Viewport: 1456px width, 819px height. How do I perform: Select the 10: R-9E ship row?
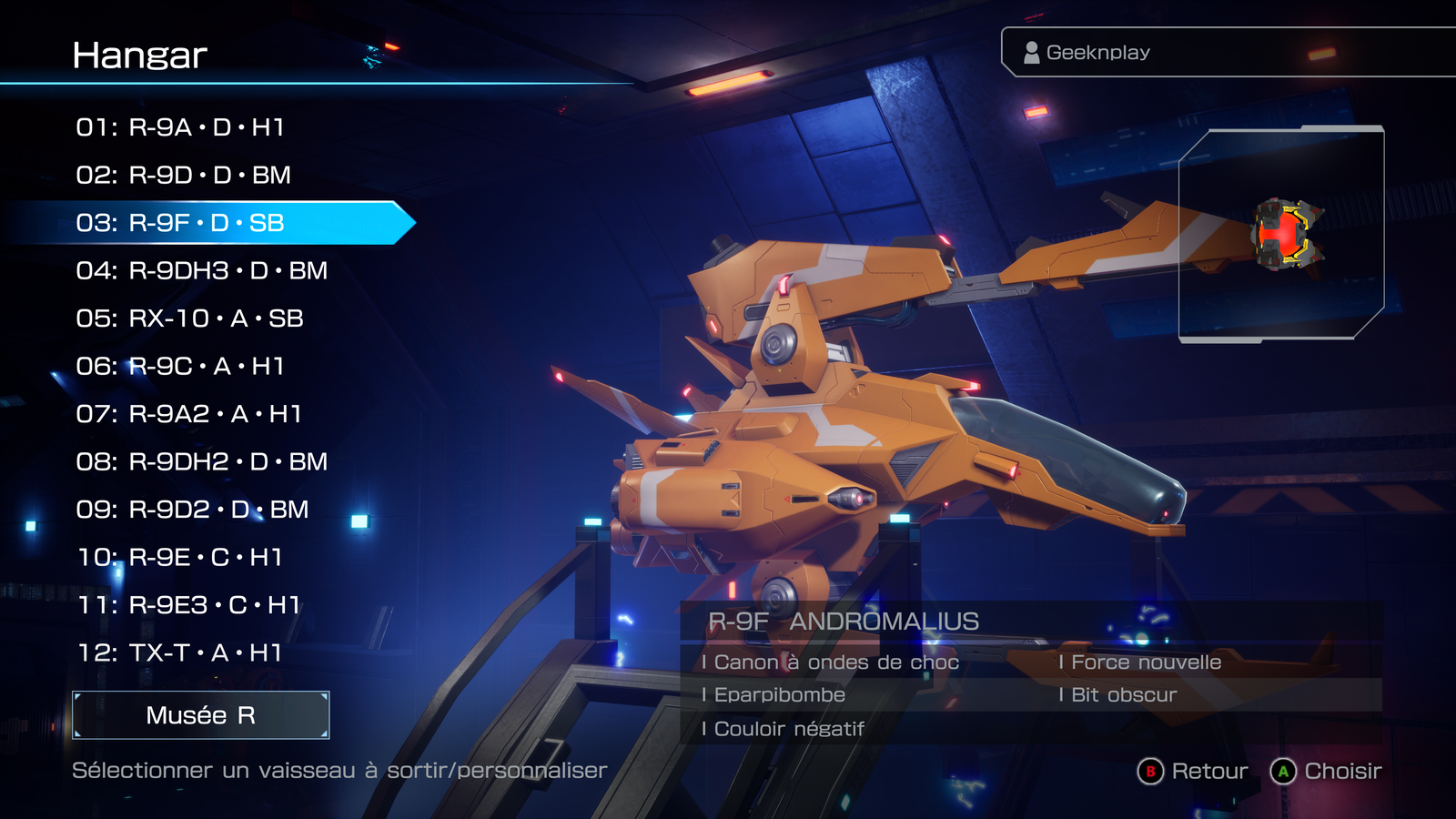pyautogui.click(x=179, y=557)
